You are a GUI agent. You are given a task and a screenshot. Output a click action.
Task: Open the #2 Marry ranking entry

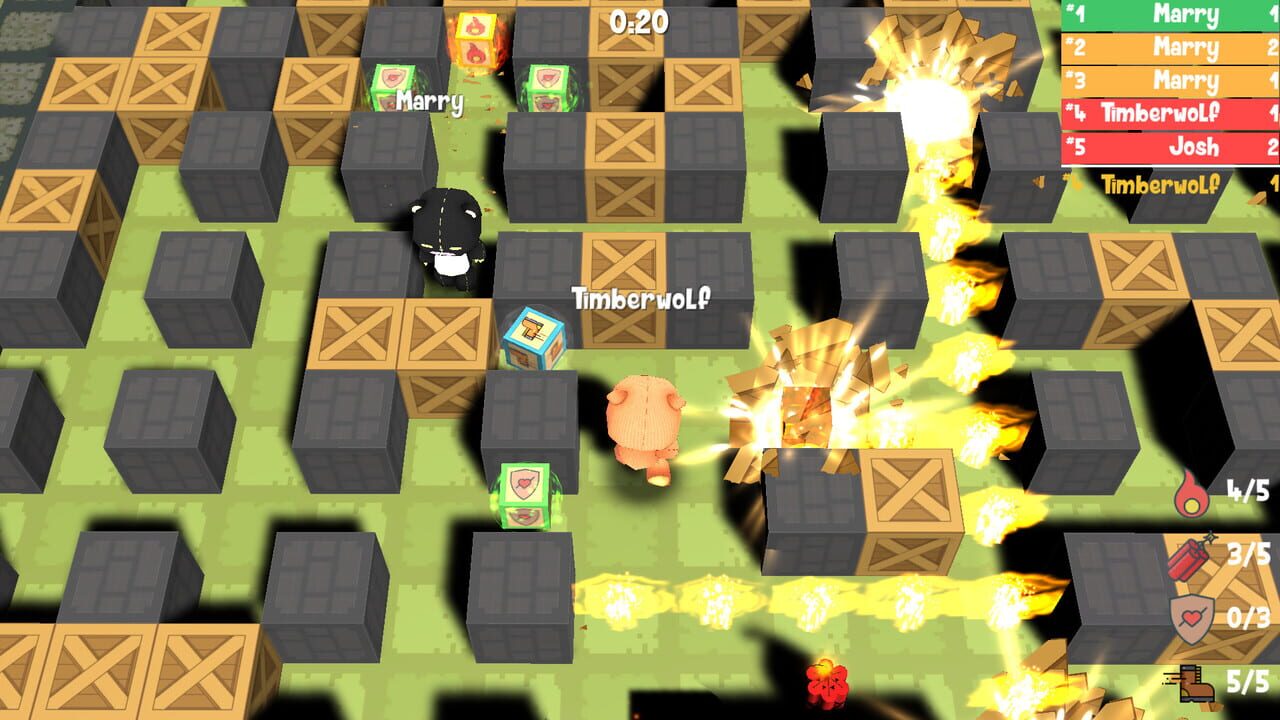pos(1166,47)
